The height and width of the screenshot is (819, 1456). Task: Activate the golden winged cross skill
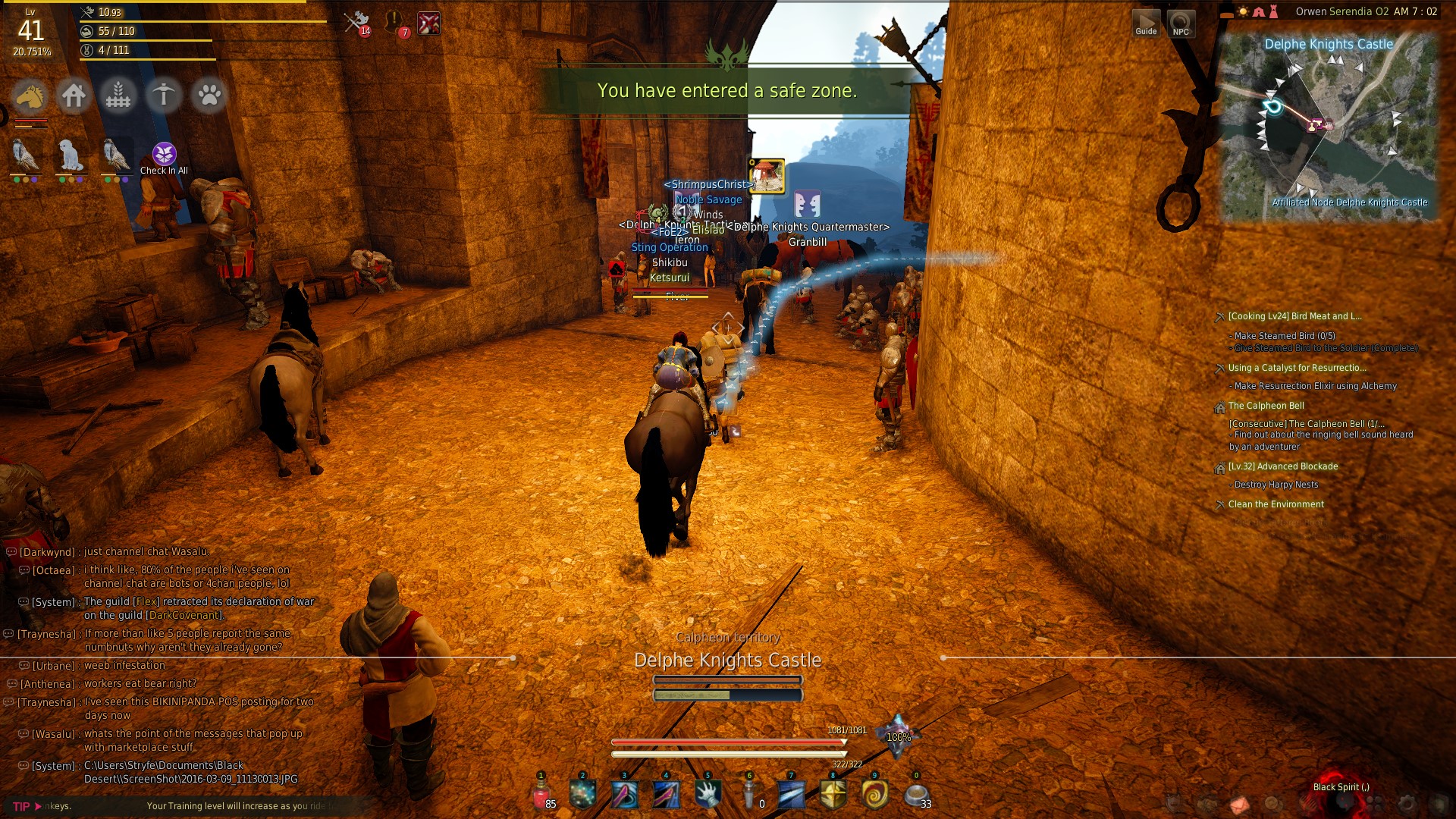click(x=833, y=795)
